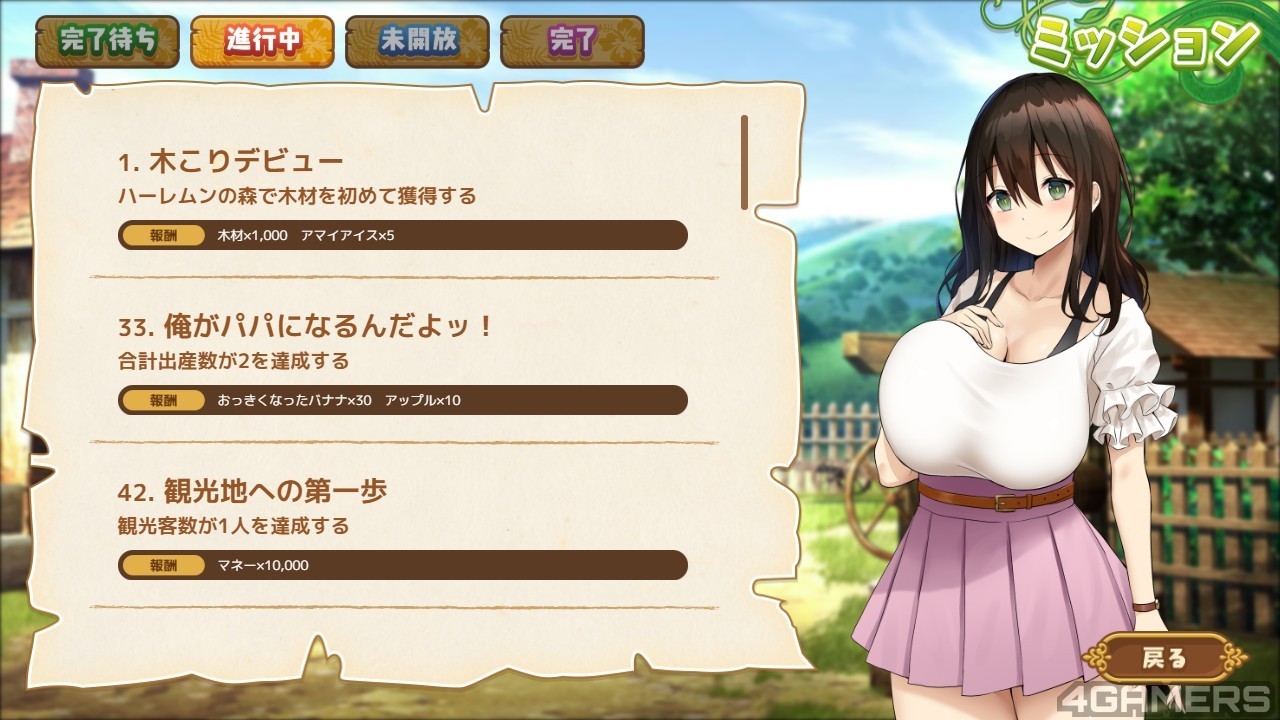The image size is (1280, 720).
Task: Choose mission 33 俺がパパになるんだよッ！
Action: (402, 361)
